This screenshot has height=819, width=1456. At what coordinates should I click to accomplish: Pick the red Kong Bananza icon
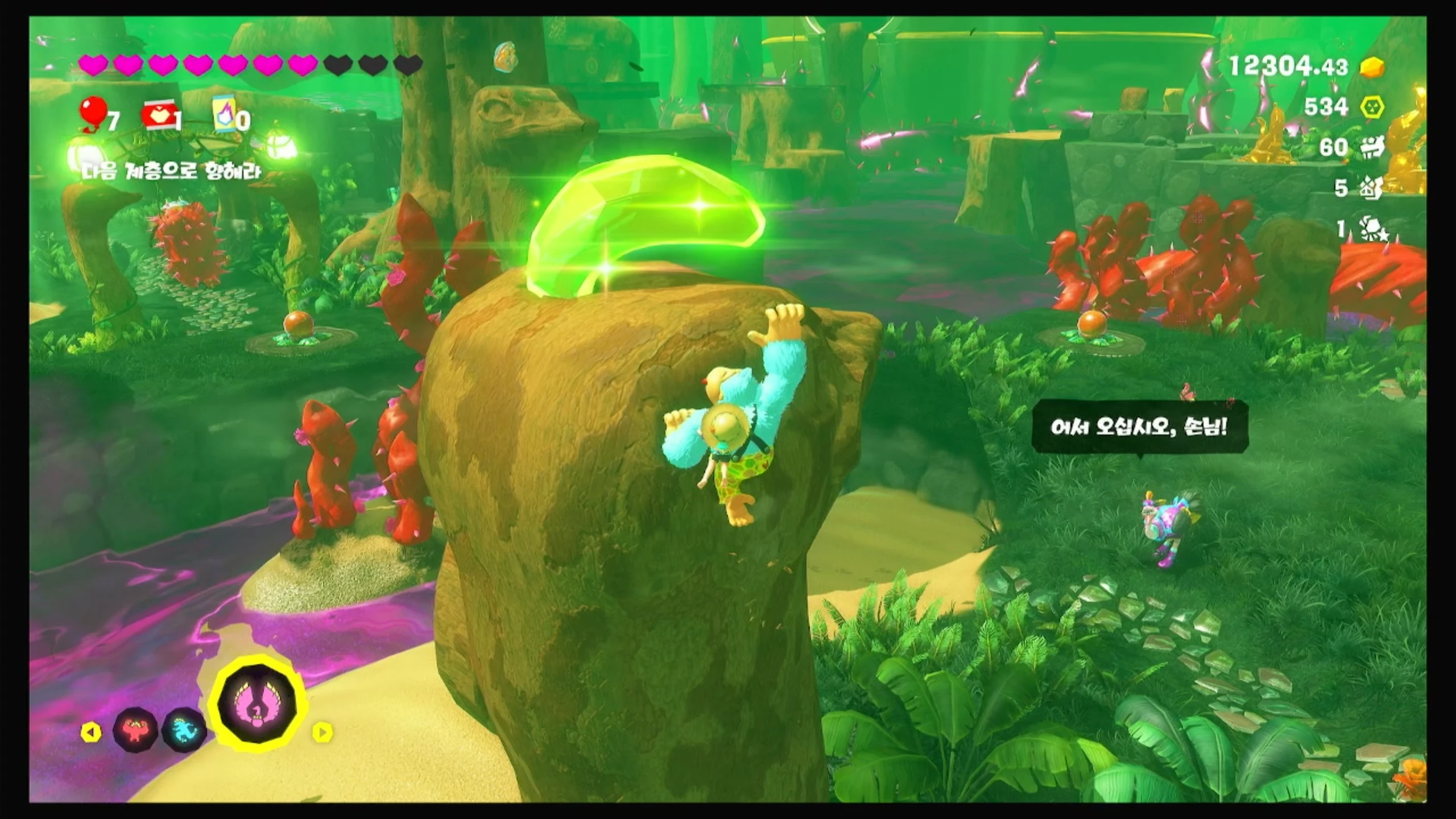(134, 730)
